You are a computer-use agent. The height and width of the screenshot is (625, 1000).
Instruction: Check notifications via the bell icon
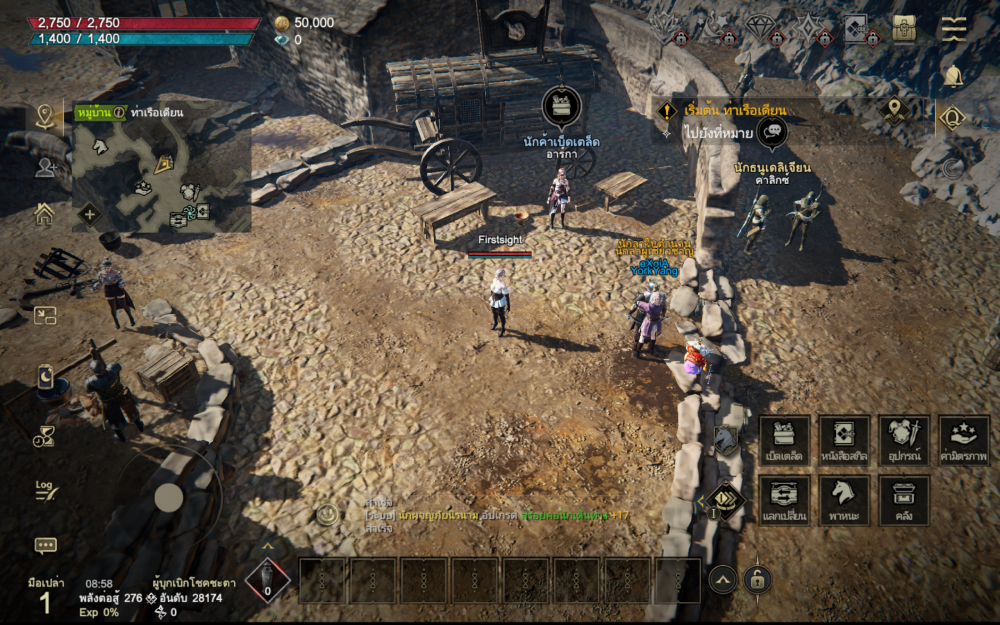tap(953, 76)
